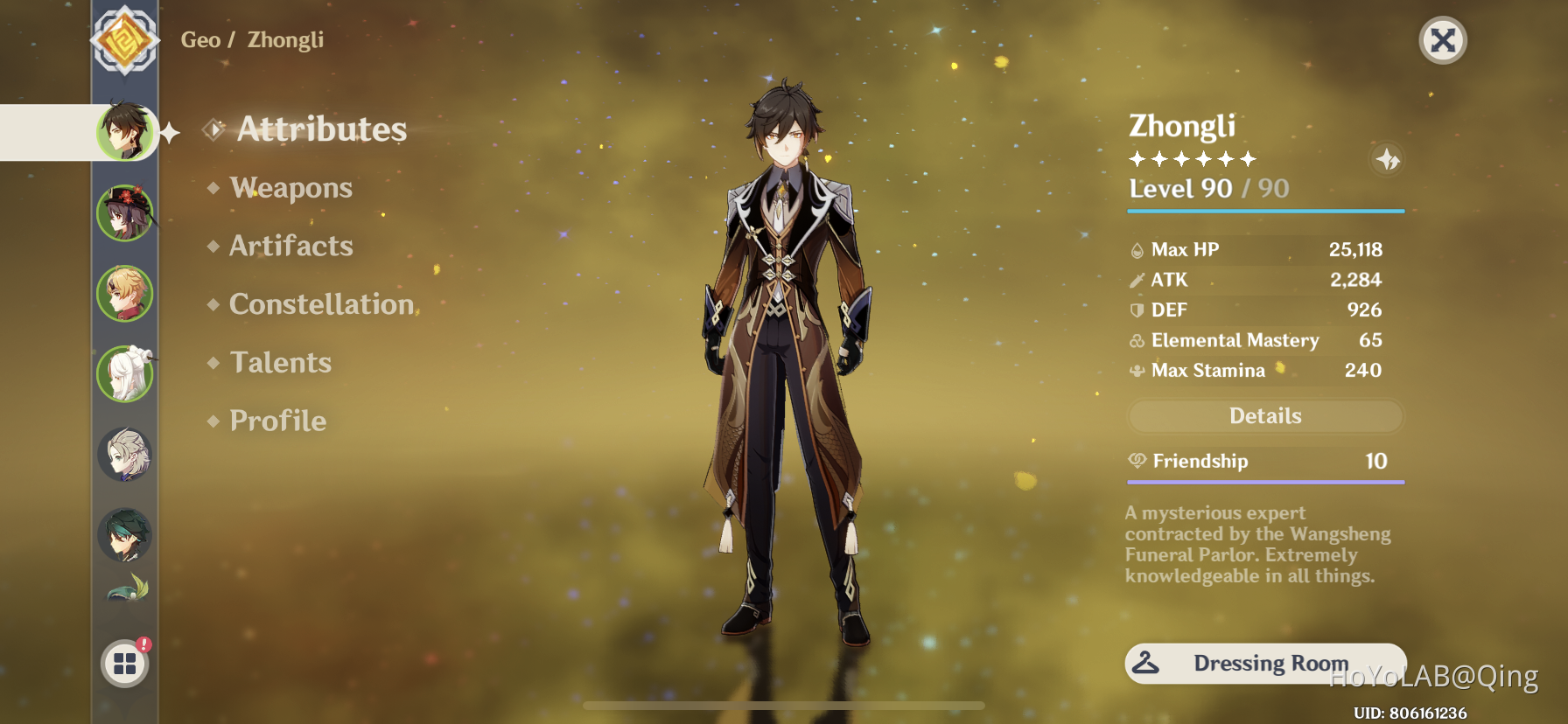Open the Profile section
This screenshot has height=724, width=1568.
point(276,421)
